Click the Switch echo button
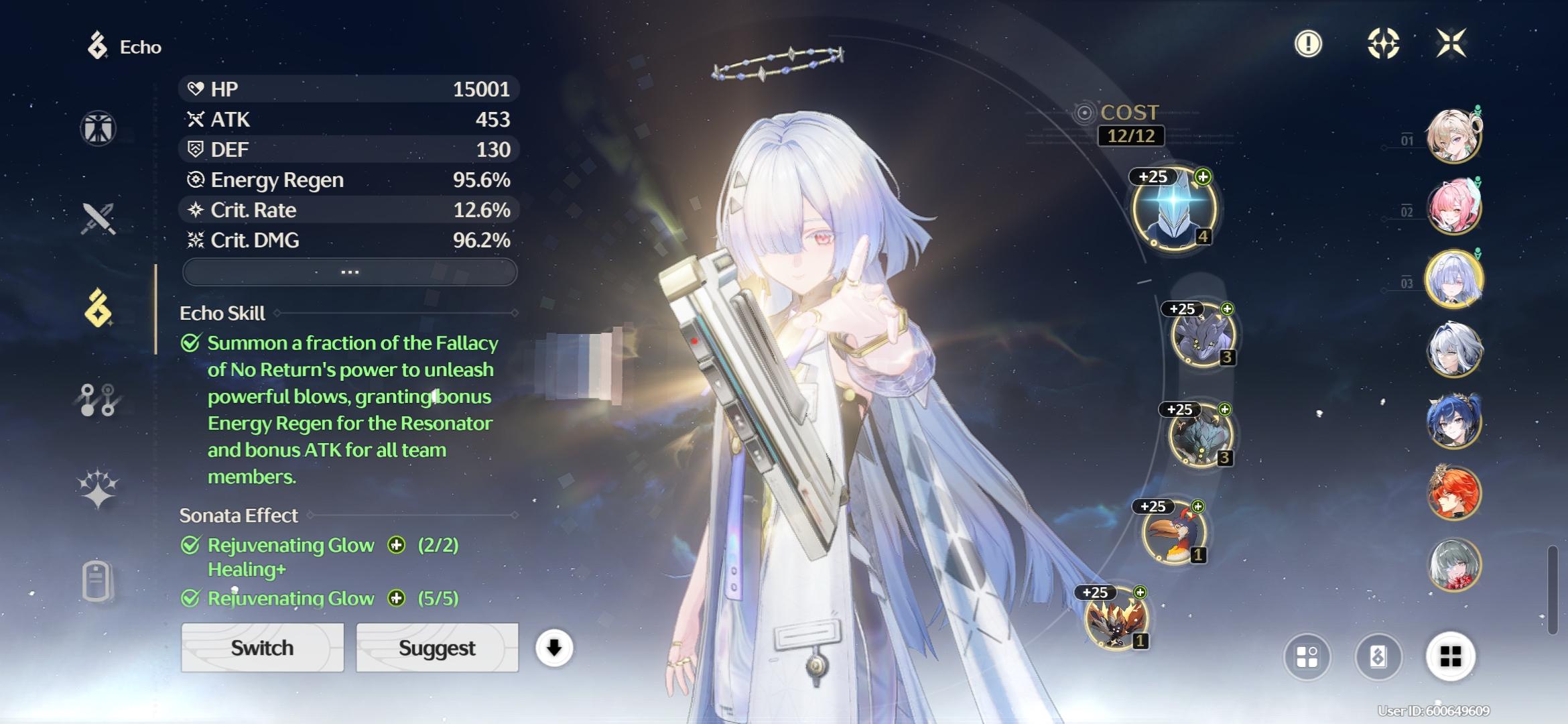The image size is (1568, 724). (x=262, y=648)
